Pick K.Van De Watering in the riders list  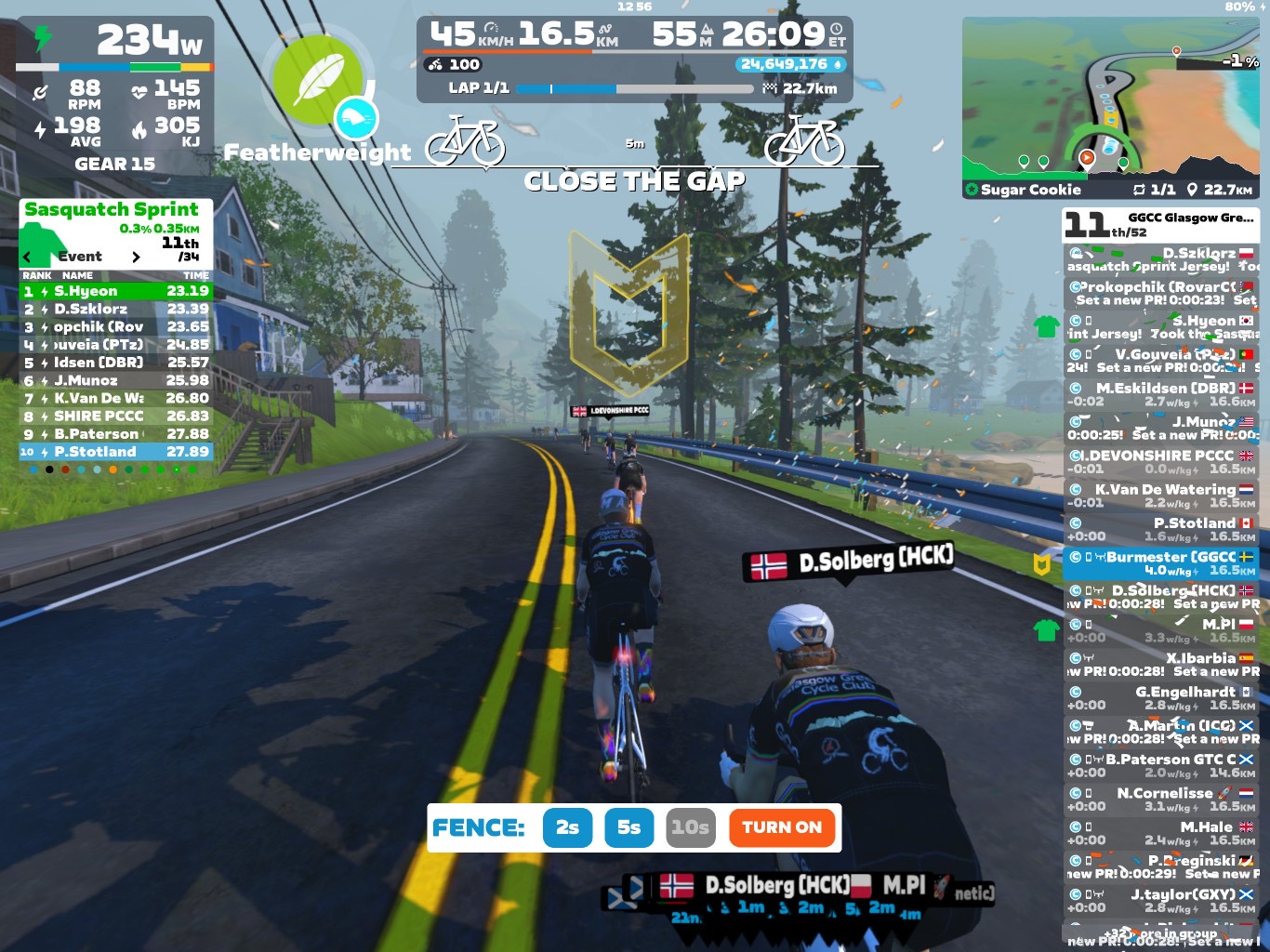(1160, 496)
